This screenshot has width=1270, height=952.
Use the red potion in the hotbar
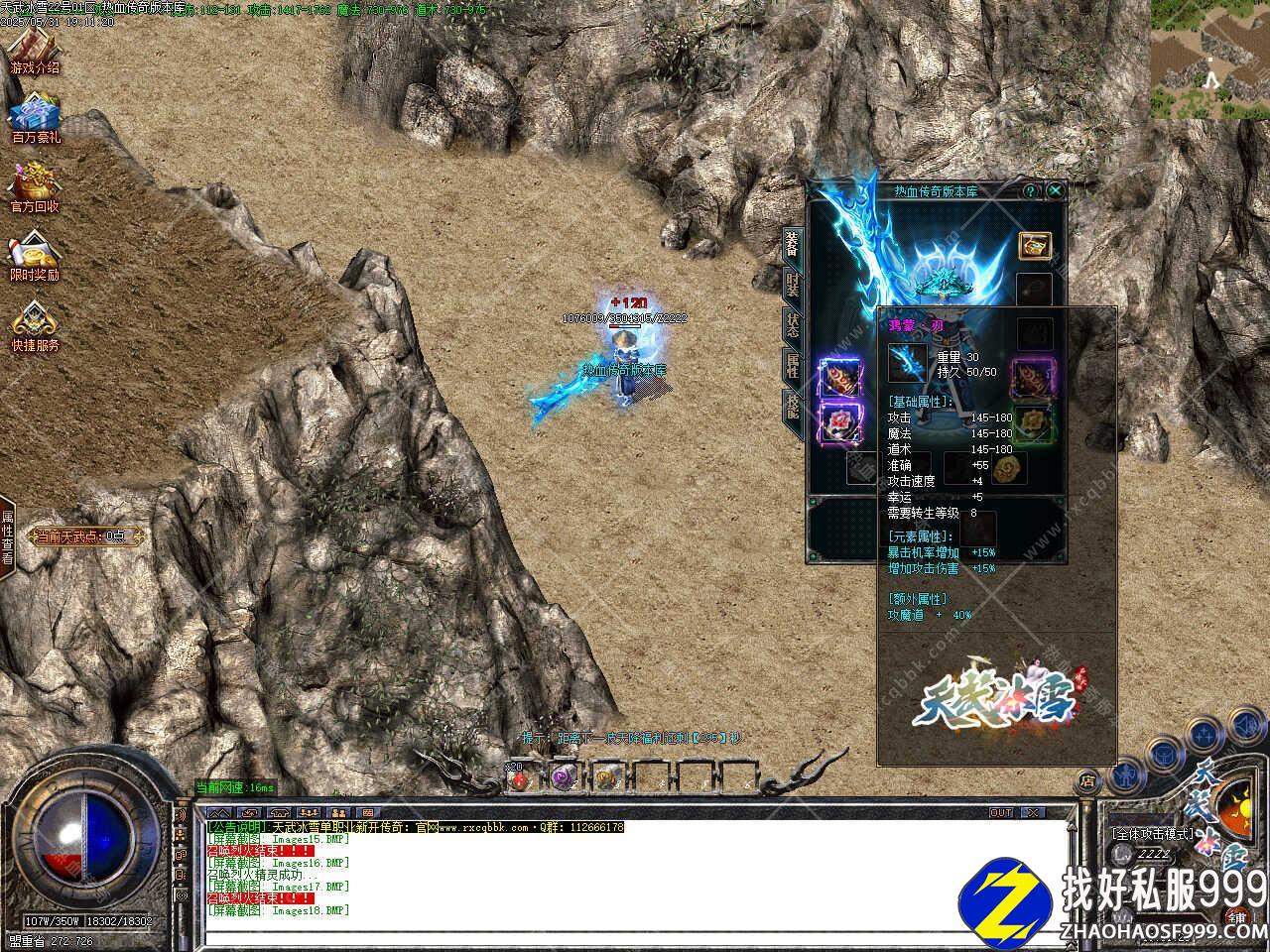[519, 778]
